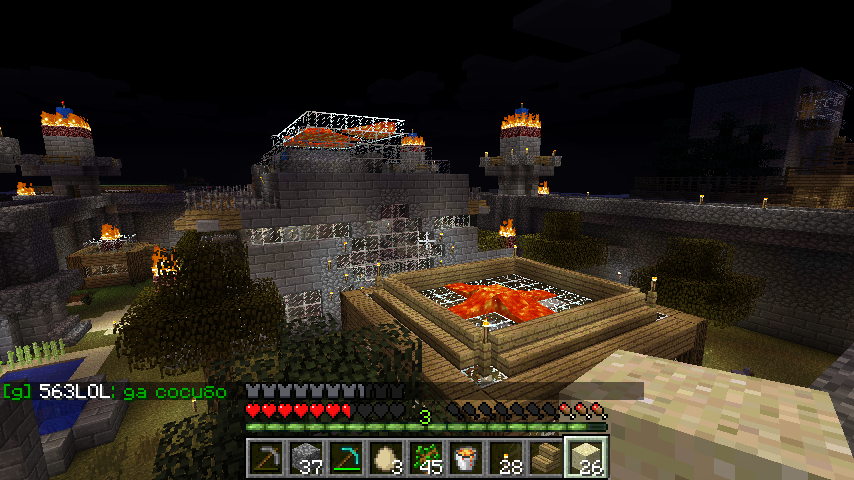Select the sandstone stack of 26
The image size is (854, 480).
pos(586,459)
